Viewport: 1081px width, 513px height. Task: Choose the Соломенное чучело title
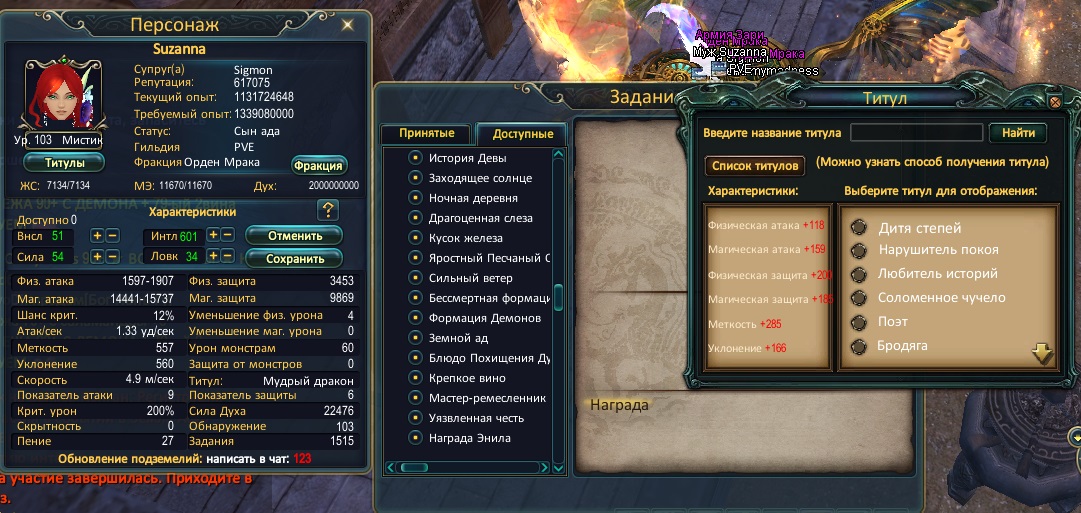[x=941, y=298]
